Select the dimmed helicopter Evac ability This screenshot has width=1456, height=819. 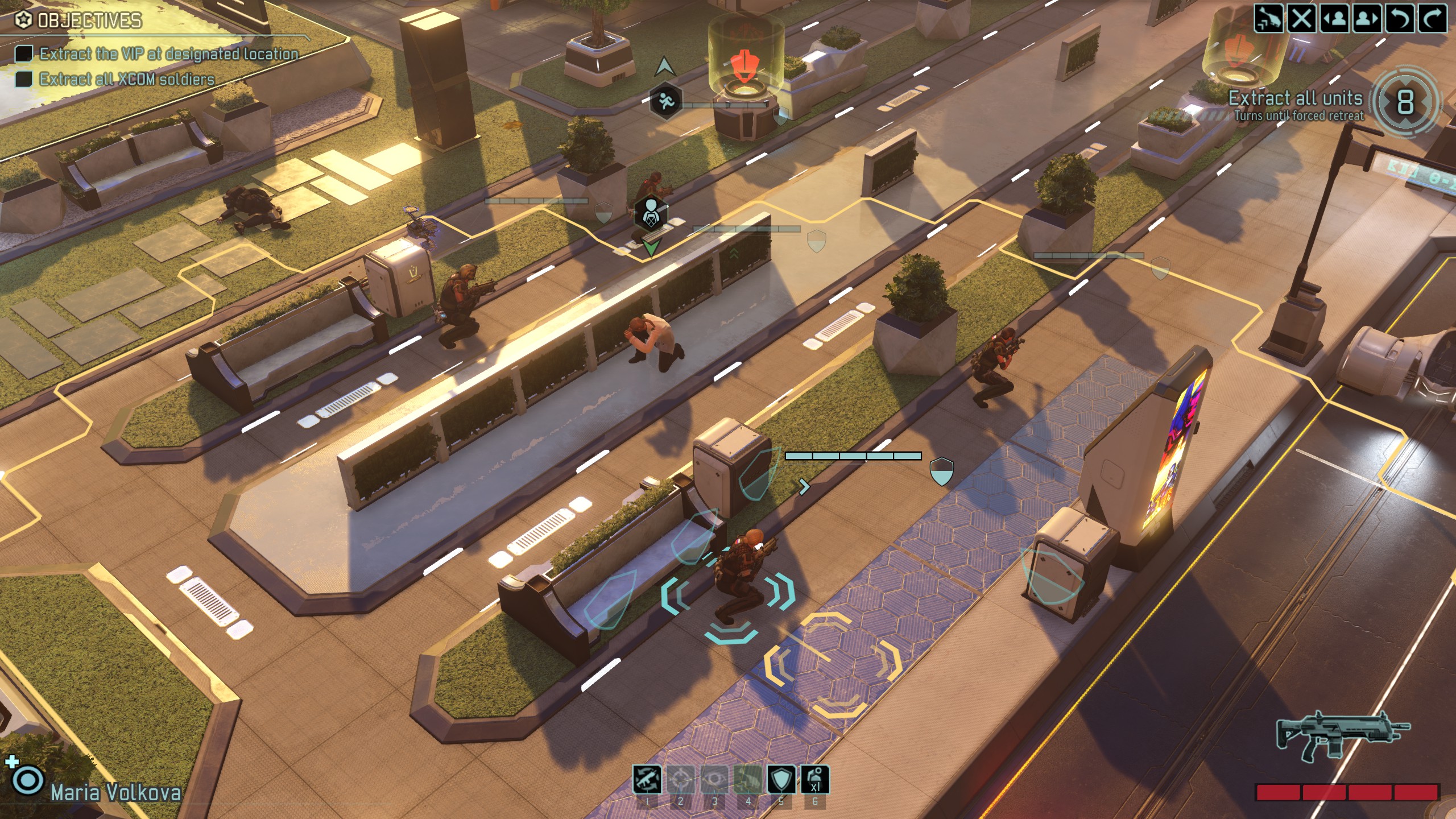[x=748, y=779]
